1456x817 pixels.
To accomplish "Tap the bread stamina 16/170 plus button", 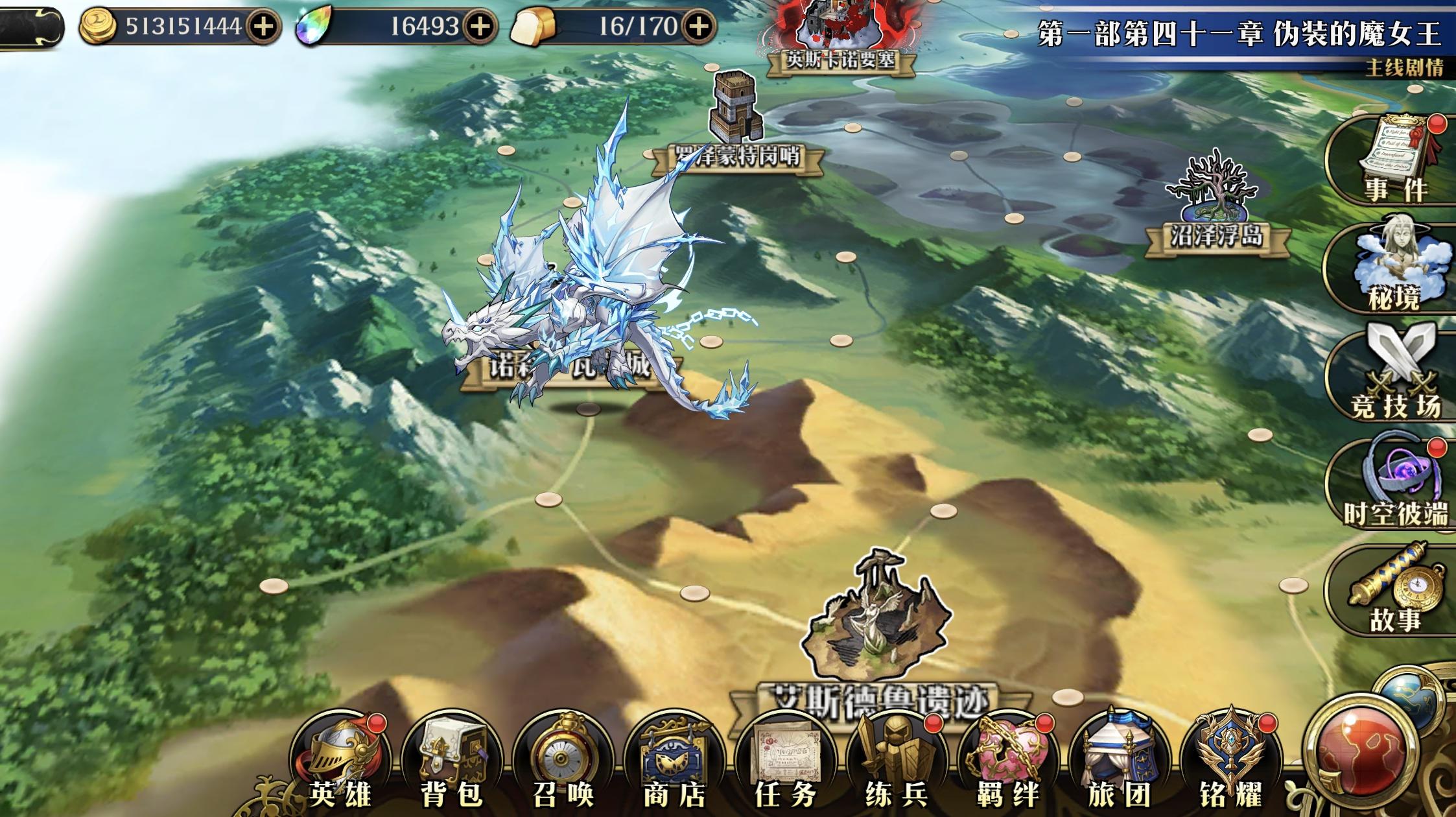I will pyautogui.click(x=699, y=27).
